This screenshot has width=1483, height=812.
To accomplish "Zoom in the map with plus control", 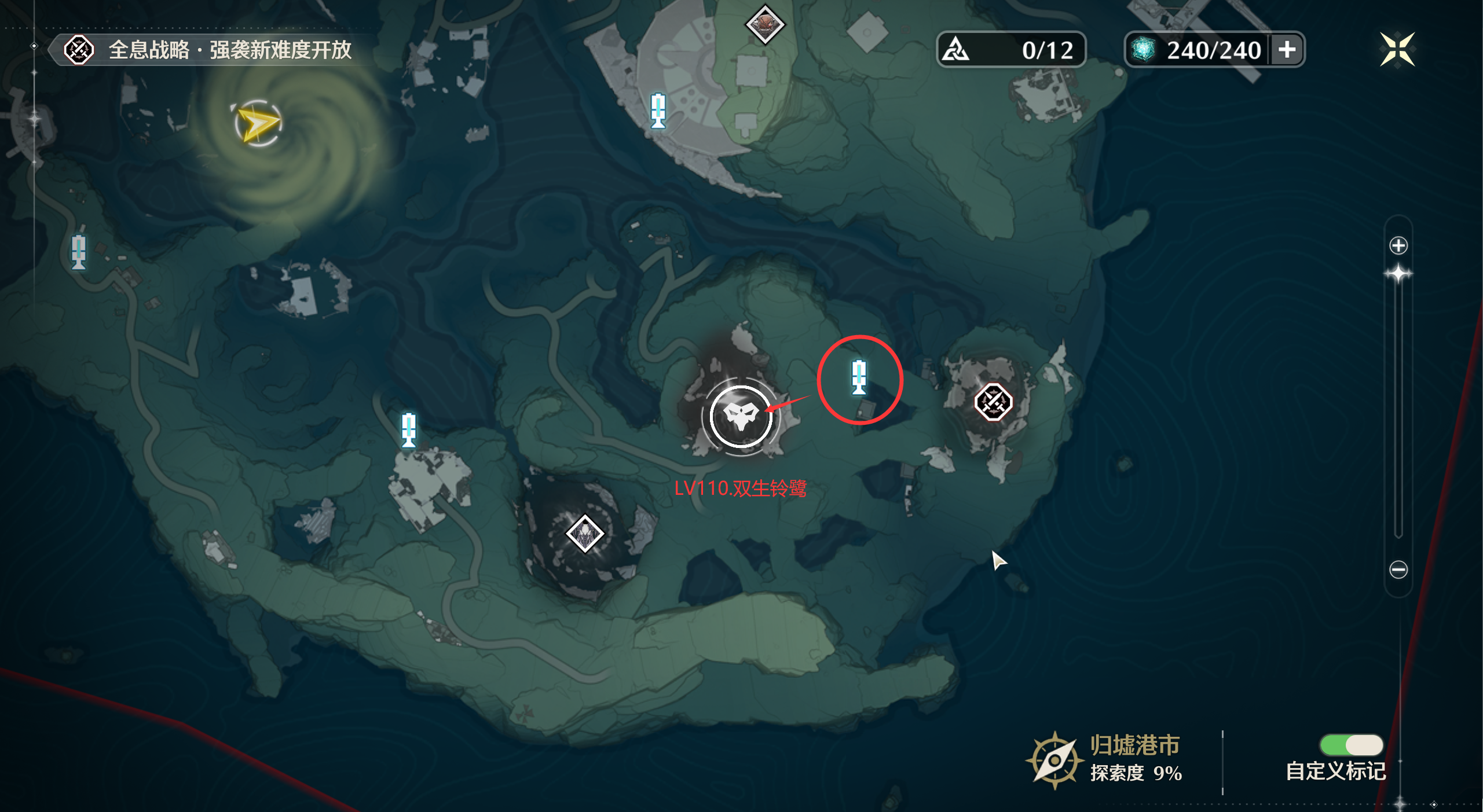I will (1398, 245).
